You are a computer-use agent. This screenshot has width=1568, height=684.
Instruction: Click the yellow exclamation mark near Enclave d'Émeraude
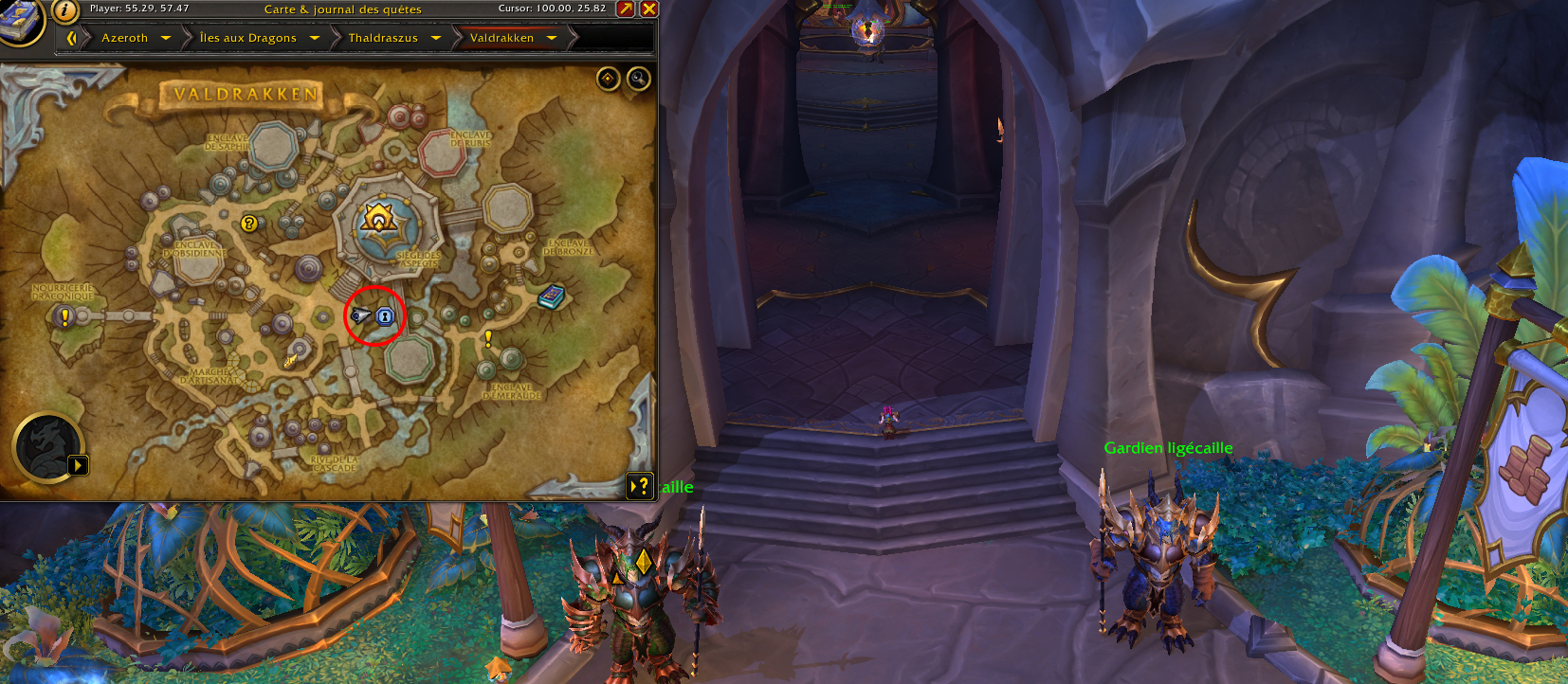[x=488, y=338]
